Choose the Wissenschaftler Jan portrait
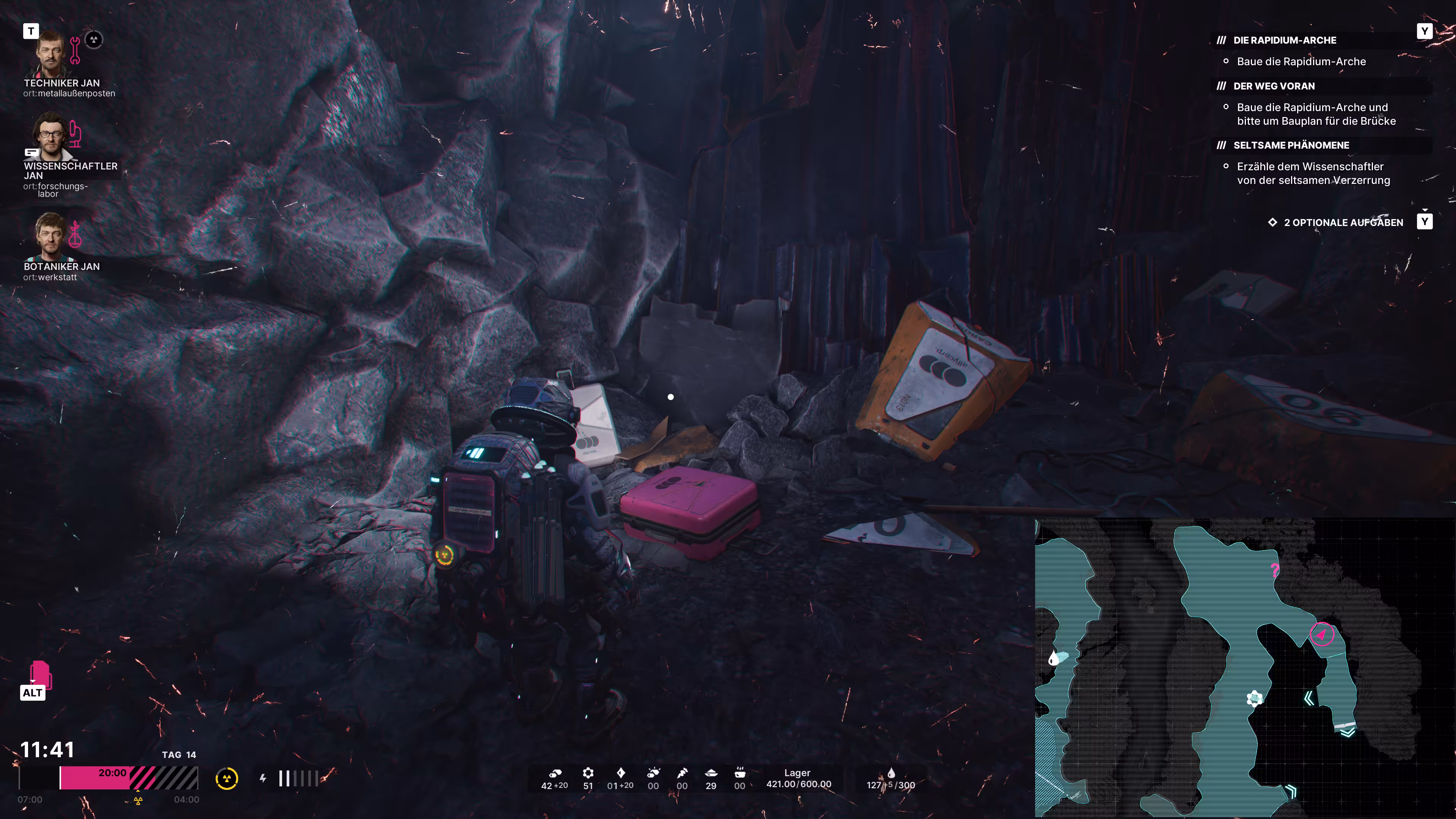 pyautogui.click(x=51, y=136)
